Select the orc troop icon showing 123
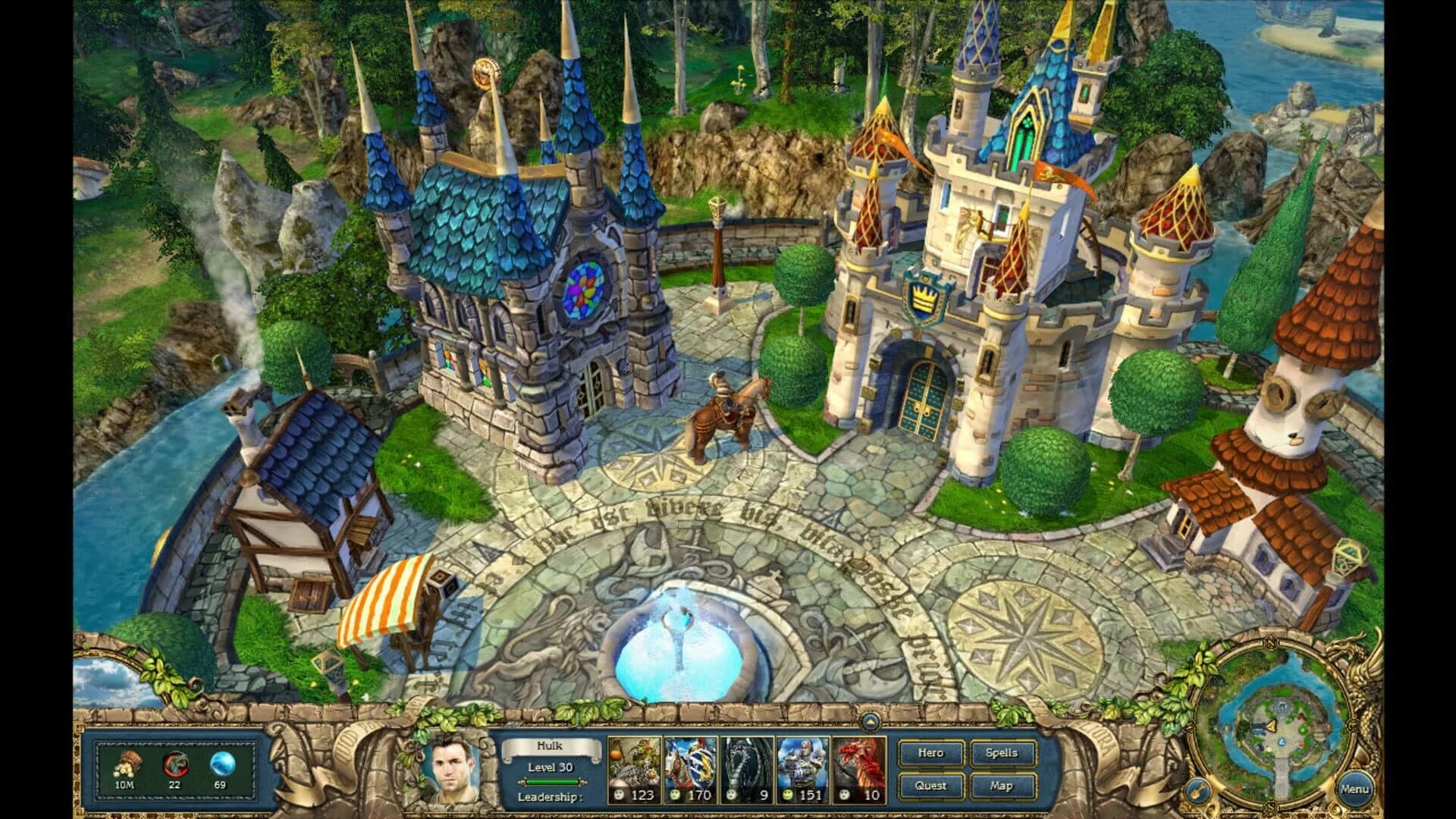Image resolution: width=1456 pixels, height=819 pixels. pyautogui.click(x=632, y=770)
